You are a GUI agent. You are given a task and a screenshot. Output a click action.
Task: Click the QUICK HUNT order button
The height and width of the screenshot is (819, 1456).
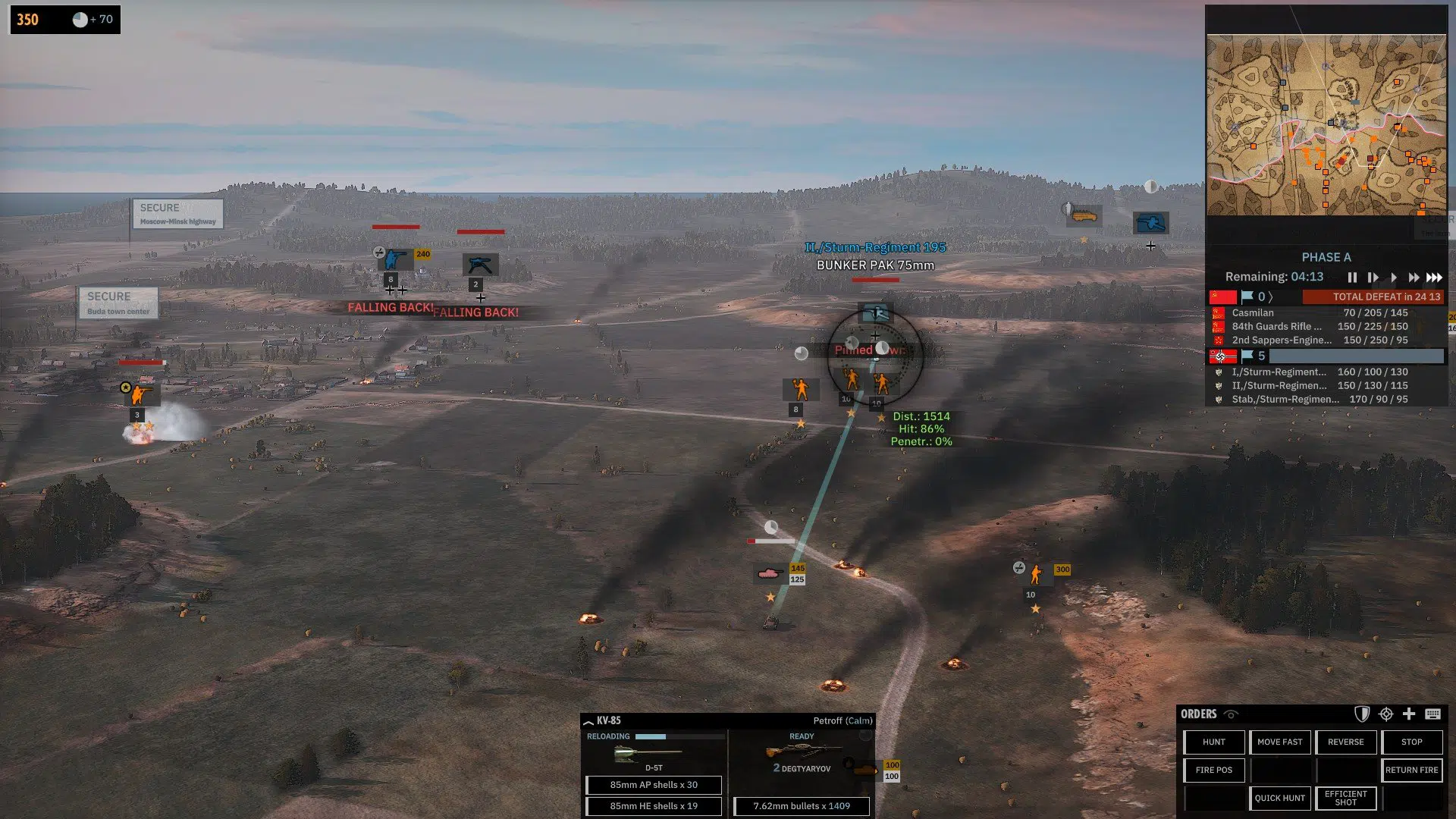[1279, 798]
